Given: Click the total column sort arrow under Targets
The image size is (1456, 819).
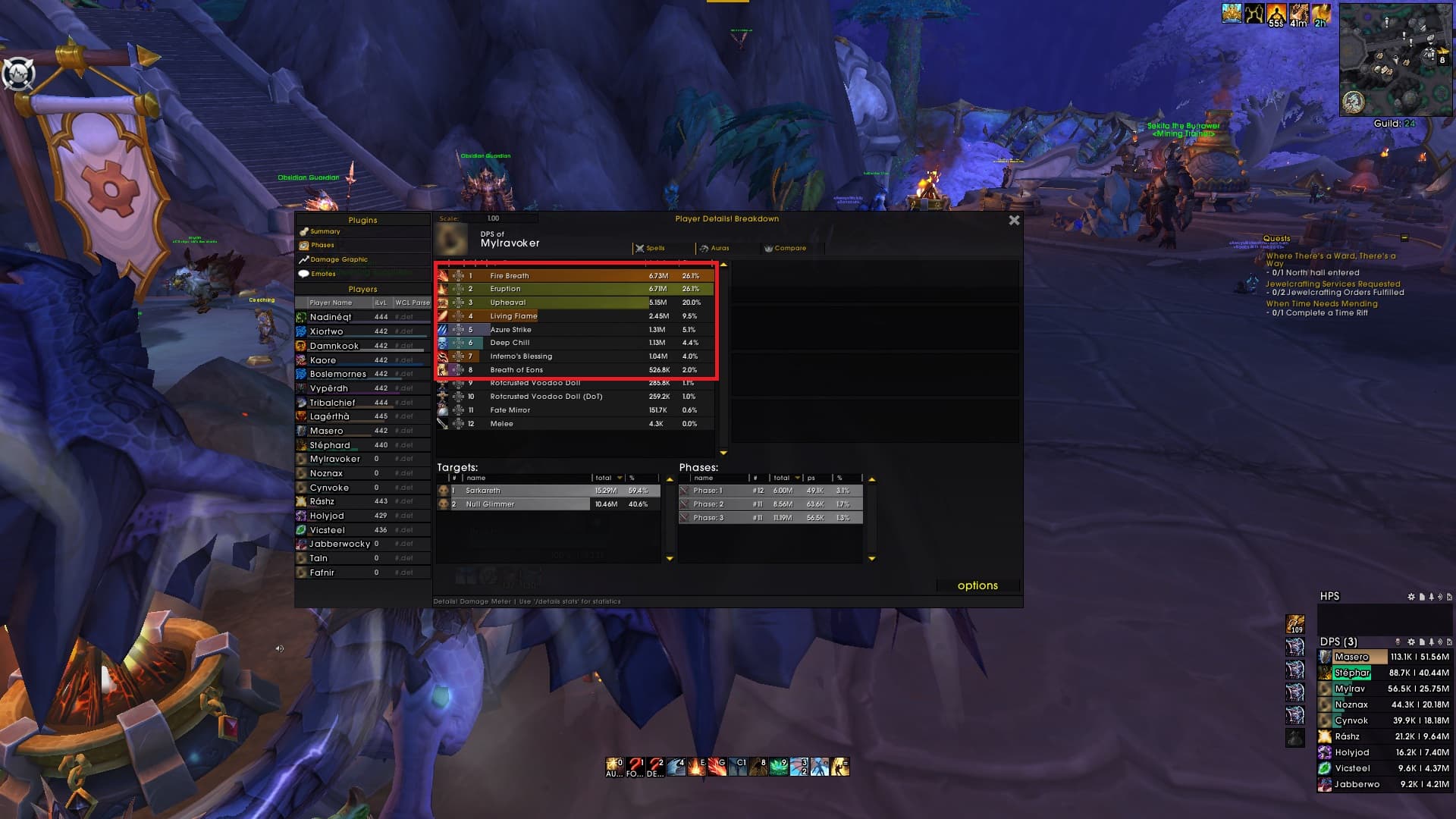Looking at the screenshot, I should point(620,478).
